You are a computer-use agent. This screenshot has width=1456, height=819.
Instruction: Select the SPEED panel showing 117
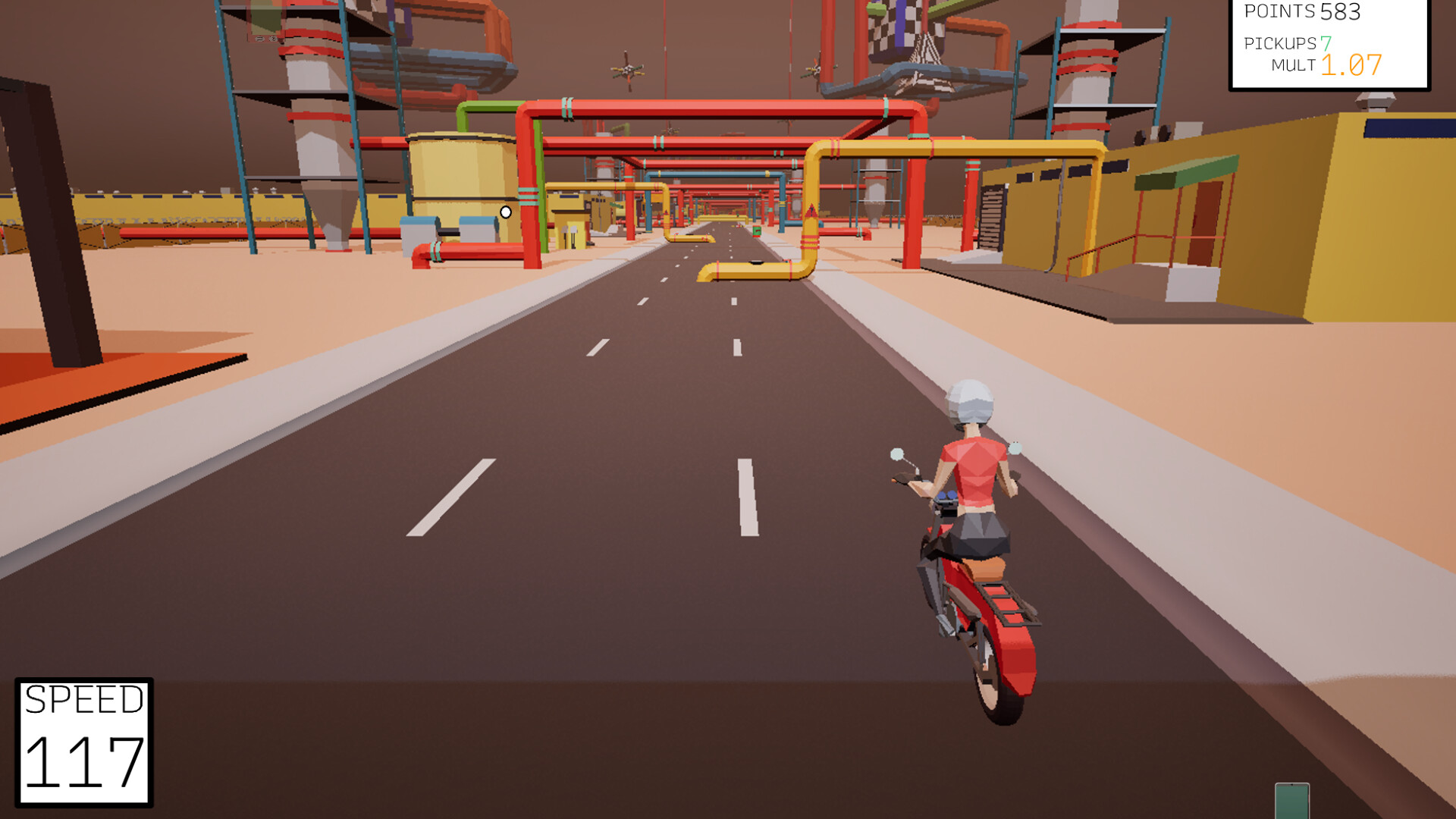tap(83, 739)
